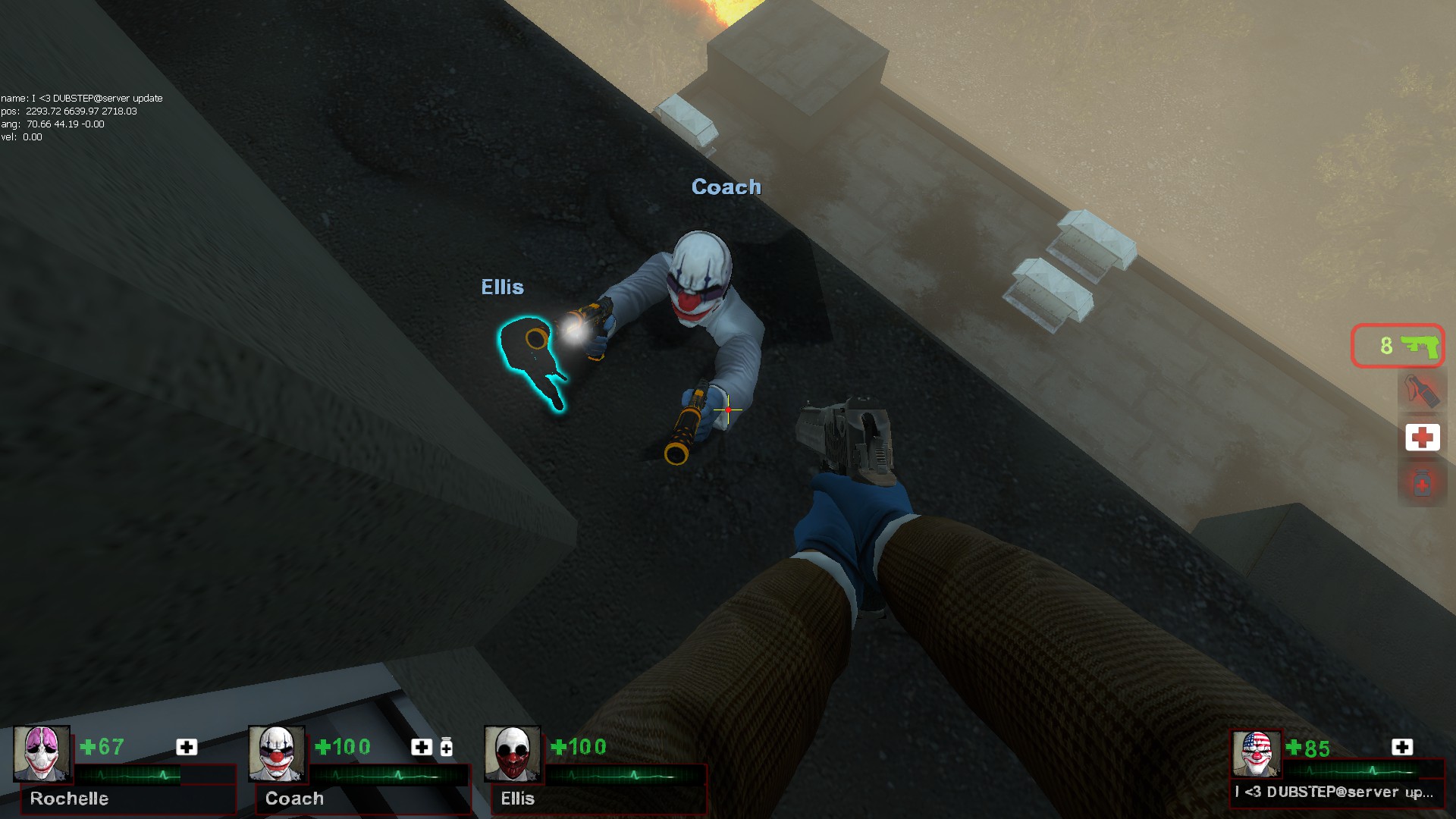The image size is (1456, 819).
Task: Select the first aid kit slot icon
Action: click(1422, 437)
